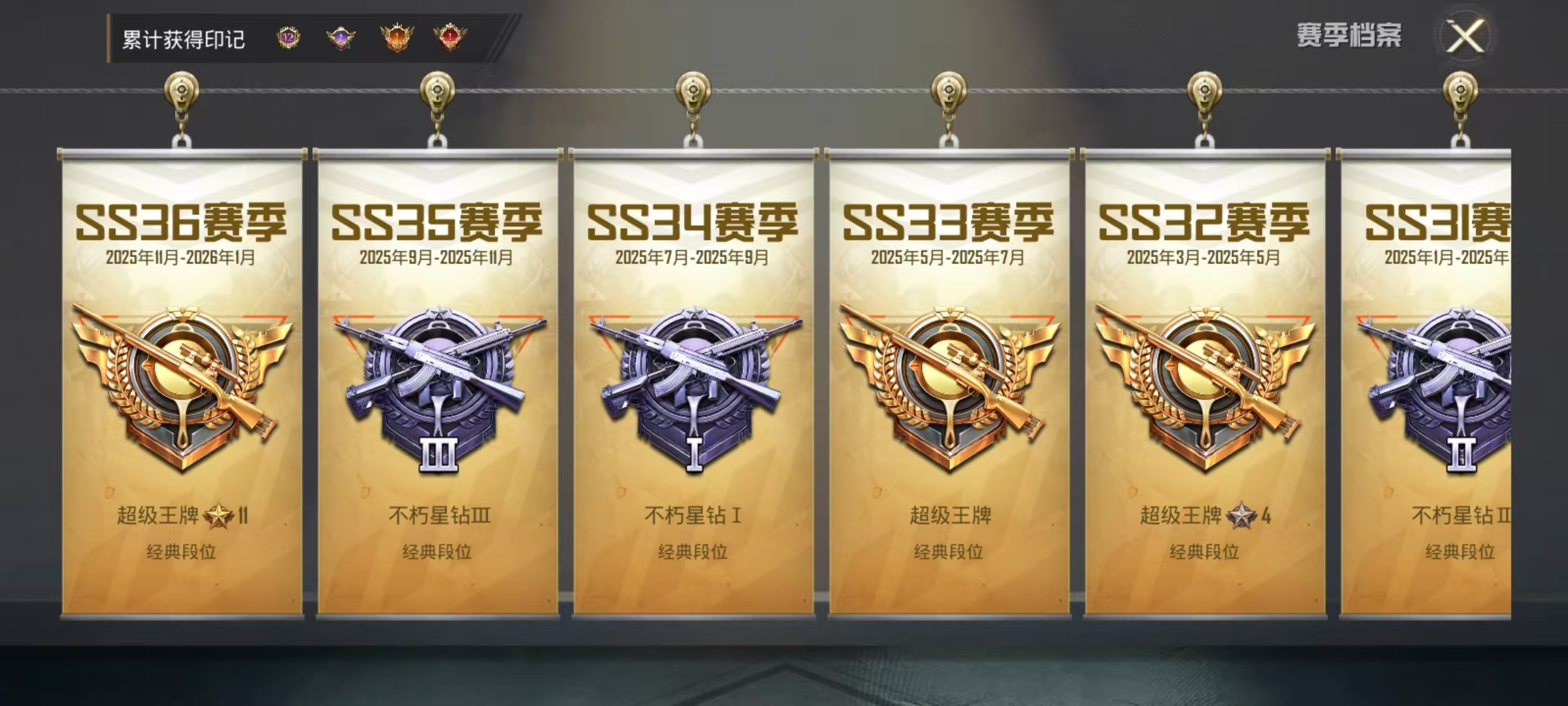1568x706 pixels.
Task: Select the purple level-12 seal badge
Action: coord(287,38)
